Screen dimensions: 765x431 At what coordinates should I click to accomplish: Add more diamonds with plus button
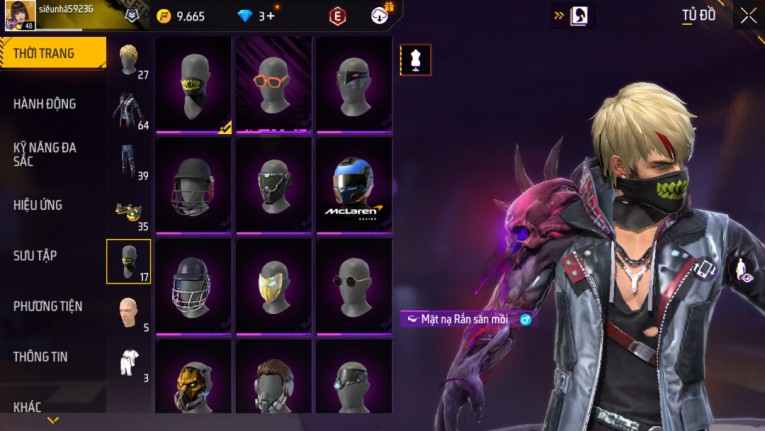pyautogui.click(x=271, y=16)
